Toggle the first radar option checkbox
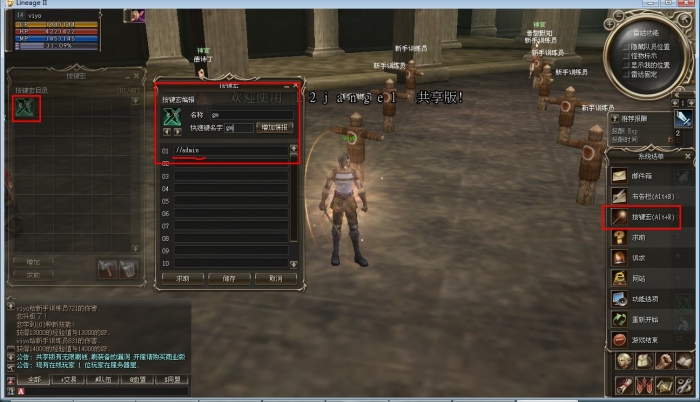Image resolution: width=700 pixels, height=402 pixels. (626, 46)
